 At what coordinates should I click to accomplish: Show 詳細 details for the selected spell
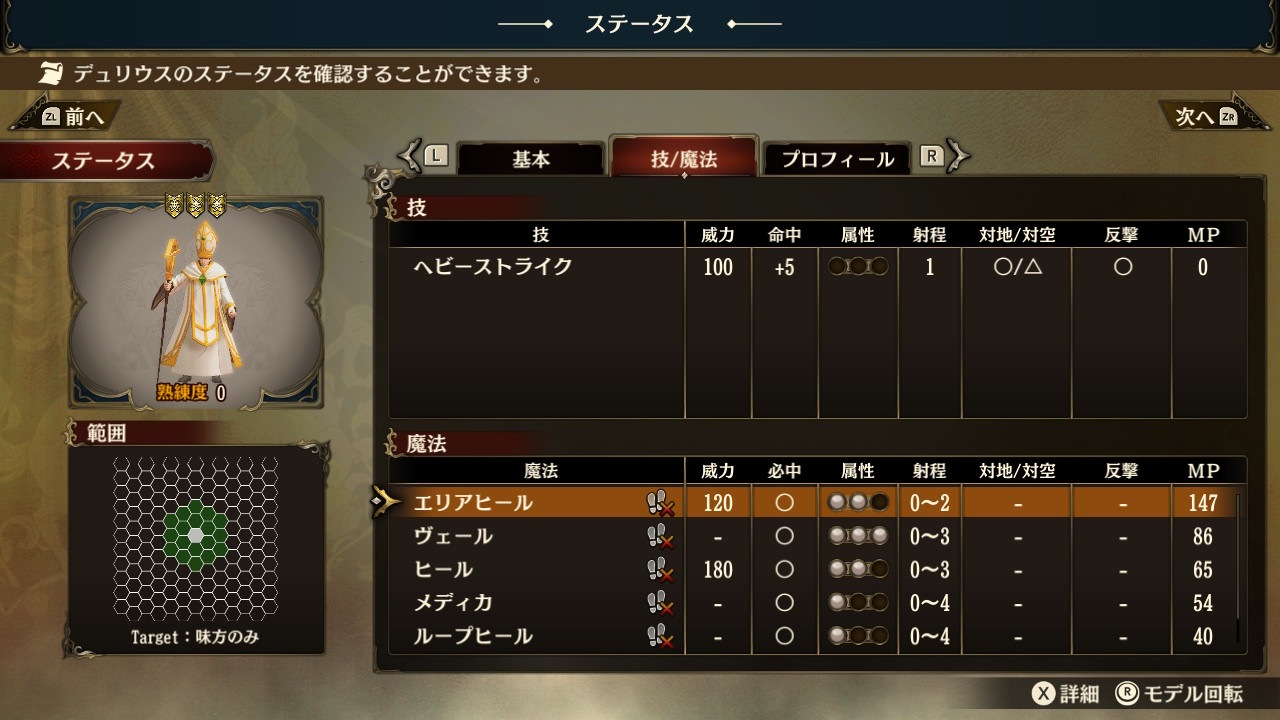[x=1067, y=694]
